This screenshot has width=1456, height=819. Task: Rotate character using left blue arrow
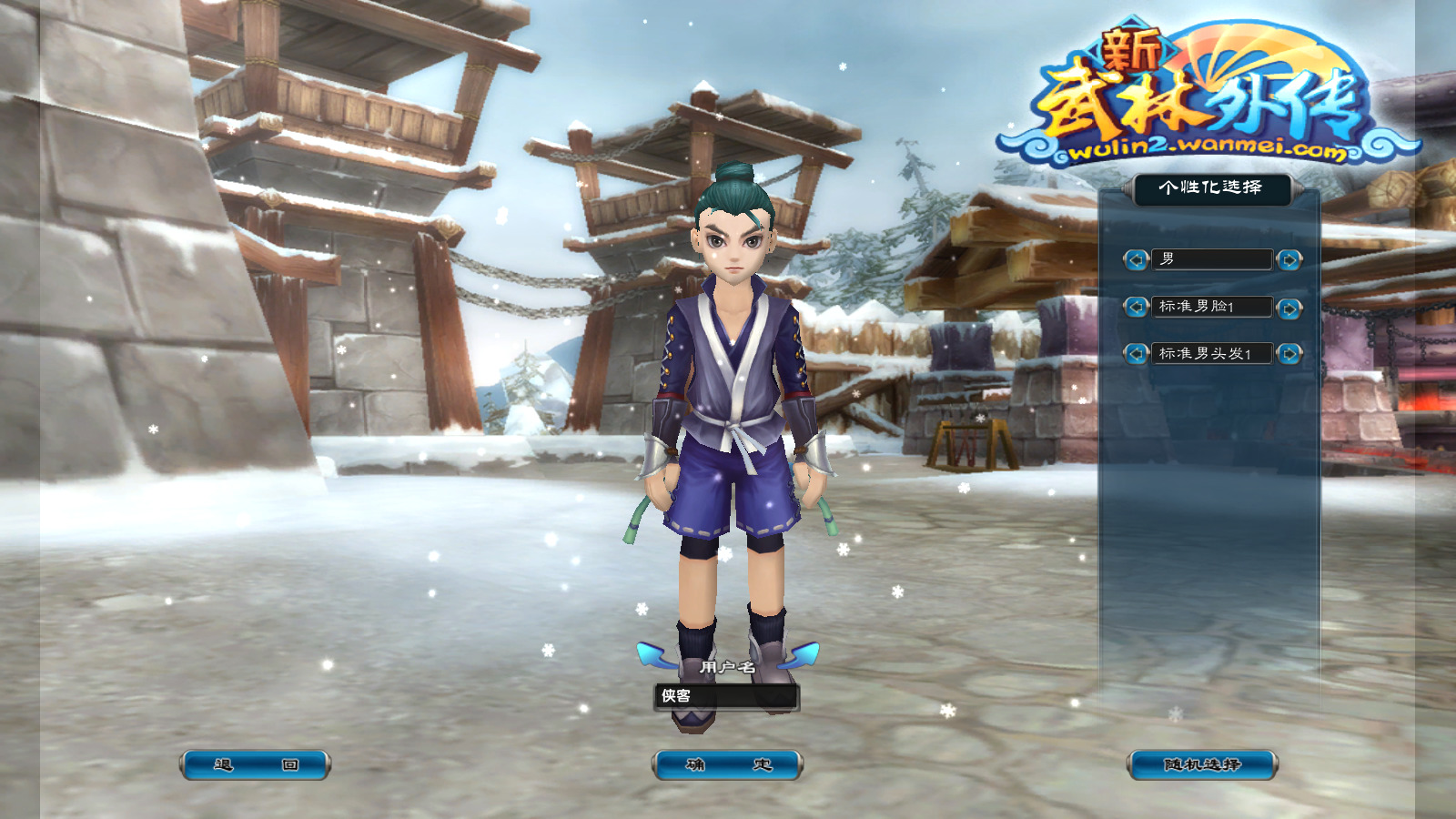[x=652, y=653]
